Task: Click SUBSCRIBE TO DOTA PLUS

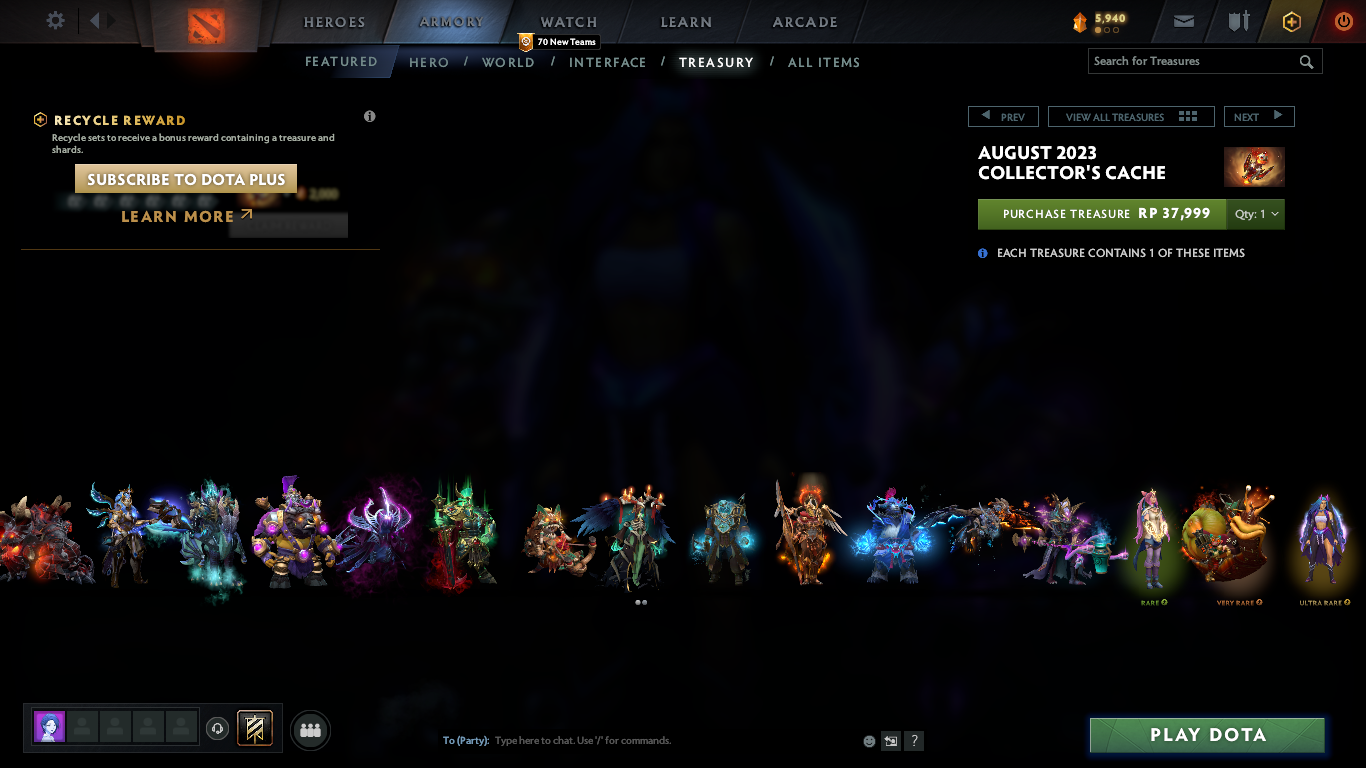Action: pos(185,178)
